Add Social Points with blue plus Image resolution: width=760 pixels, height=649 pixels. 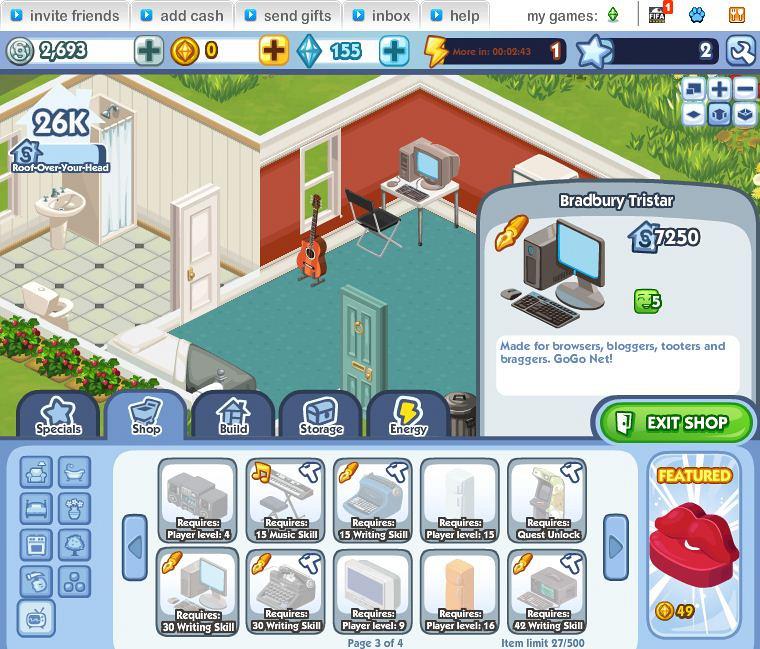[x=395, y=50]
